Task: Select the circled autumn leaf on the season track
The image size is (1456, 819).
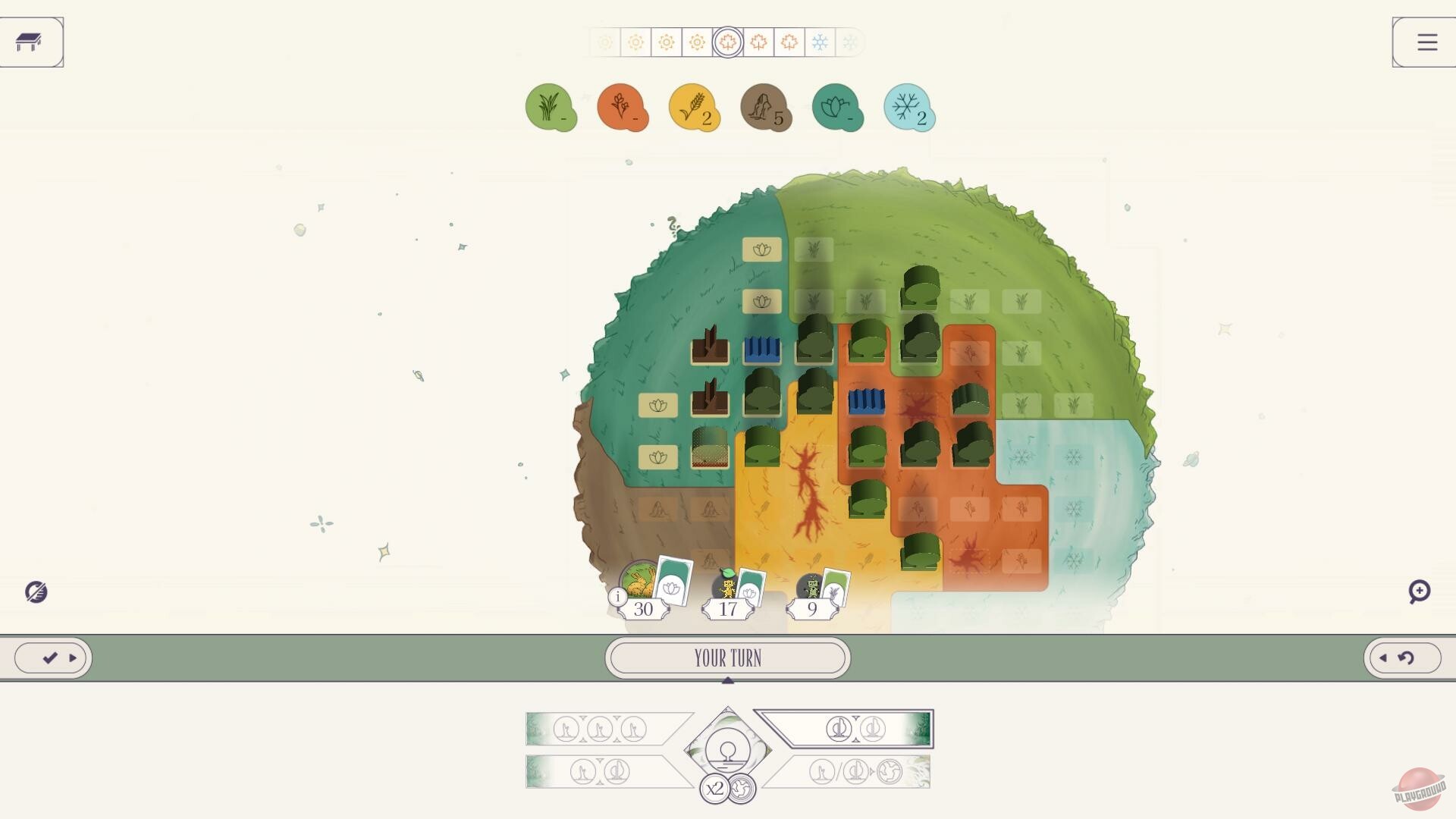Action: coord(728,43)
